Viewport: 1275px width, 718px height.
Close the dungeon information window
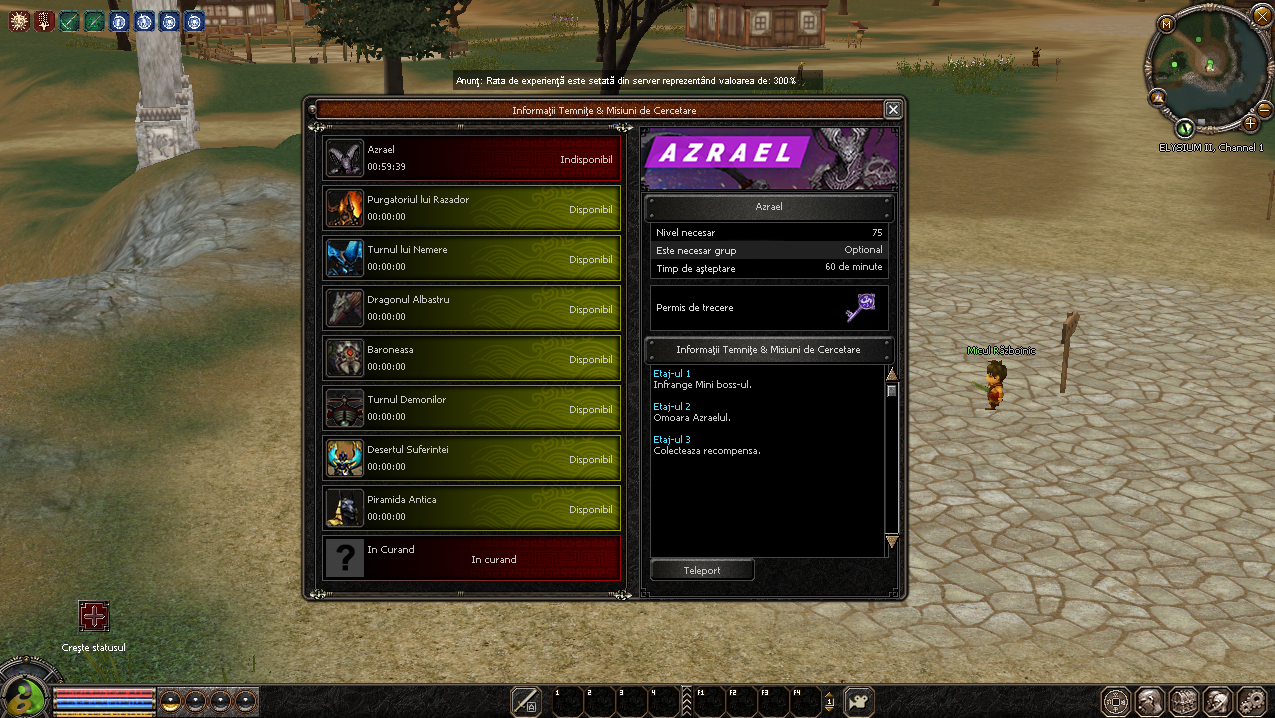tap(893, 110)
